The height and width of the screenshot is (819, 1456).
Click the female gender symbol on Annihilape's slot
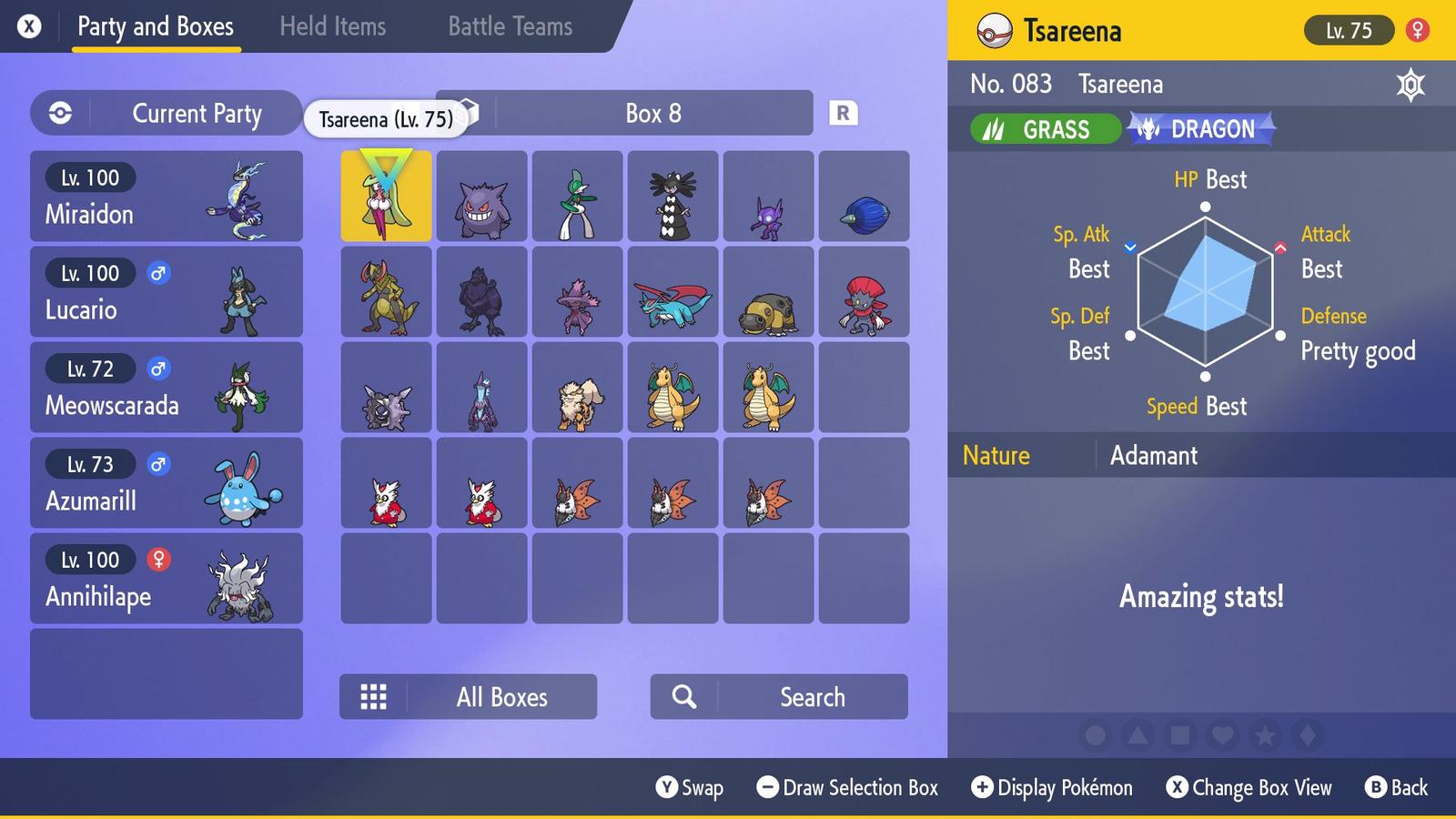(159, 560)
